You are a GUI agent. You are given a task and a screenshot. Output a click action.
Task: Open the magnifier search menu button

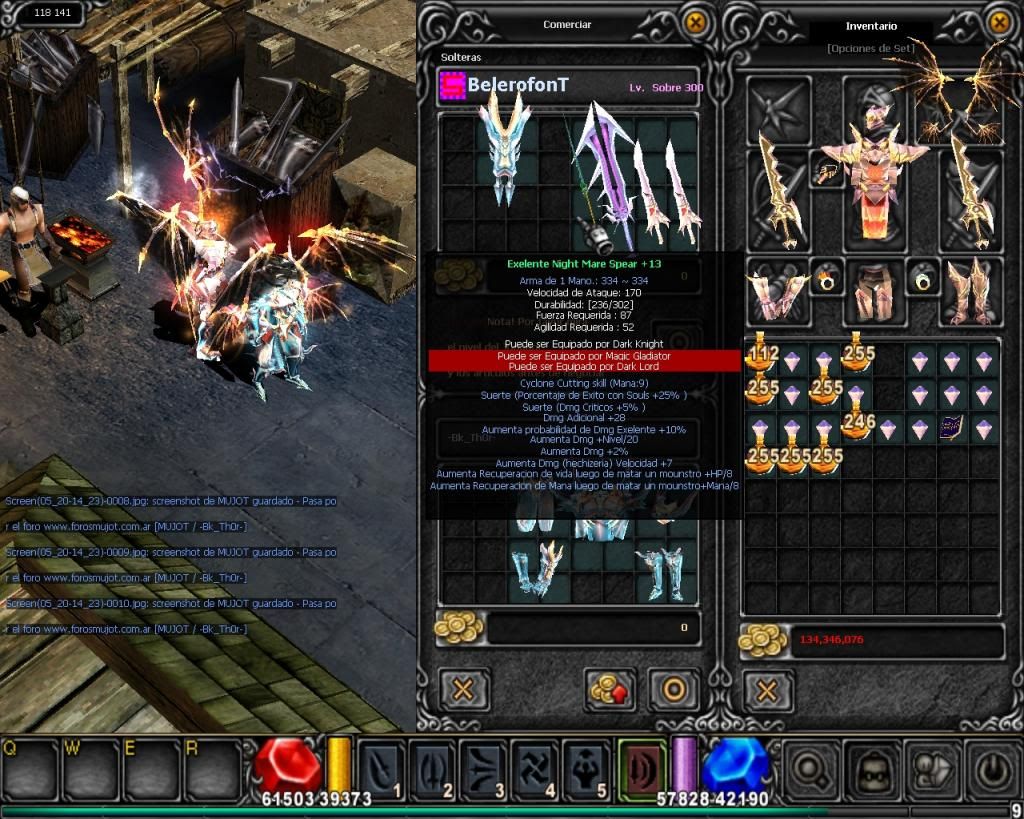[811, 769]
